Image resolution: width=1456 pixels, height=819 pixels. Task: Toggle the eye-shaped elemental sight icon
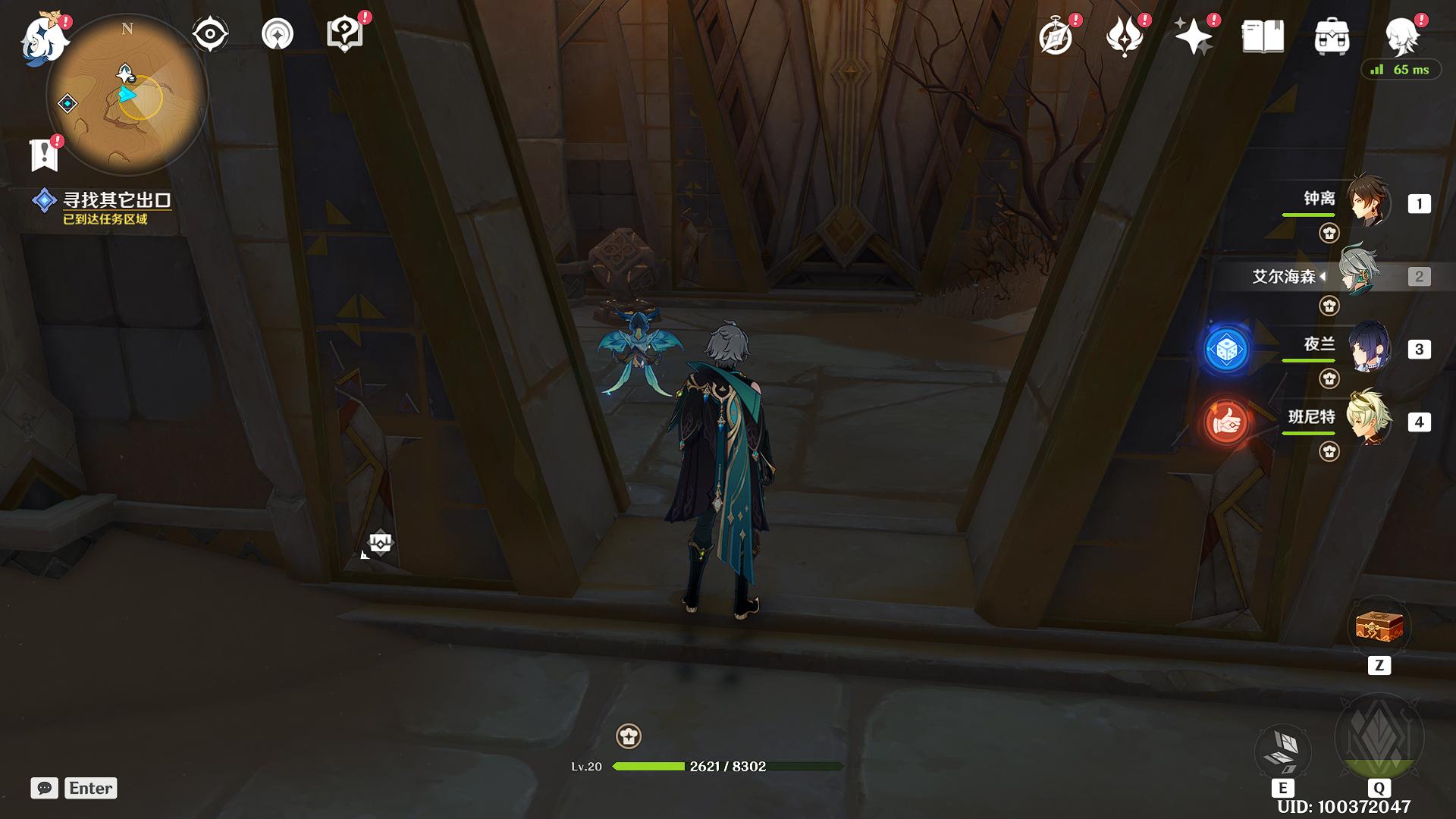tap(209, 34)
